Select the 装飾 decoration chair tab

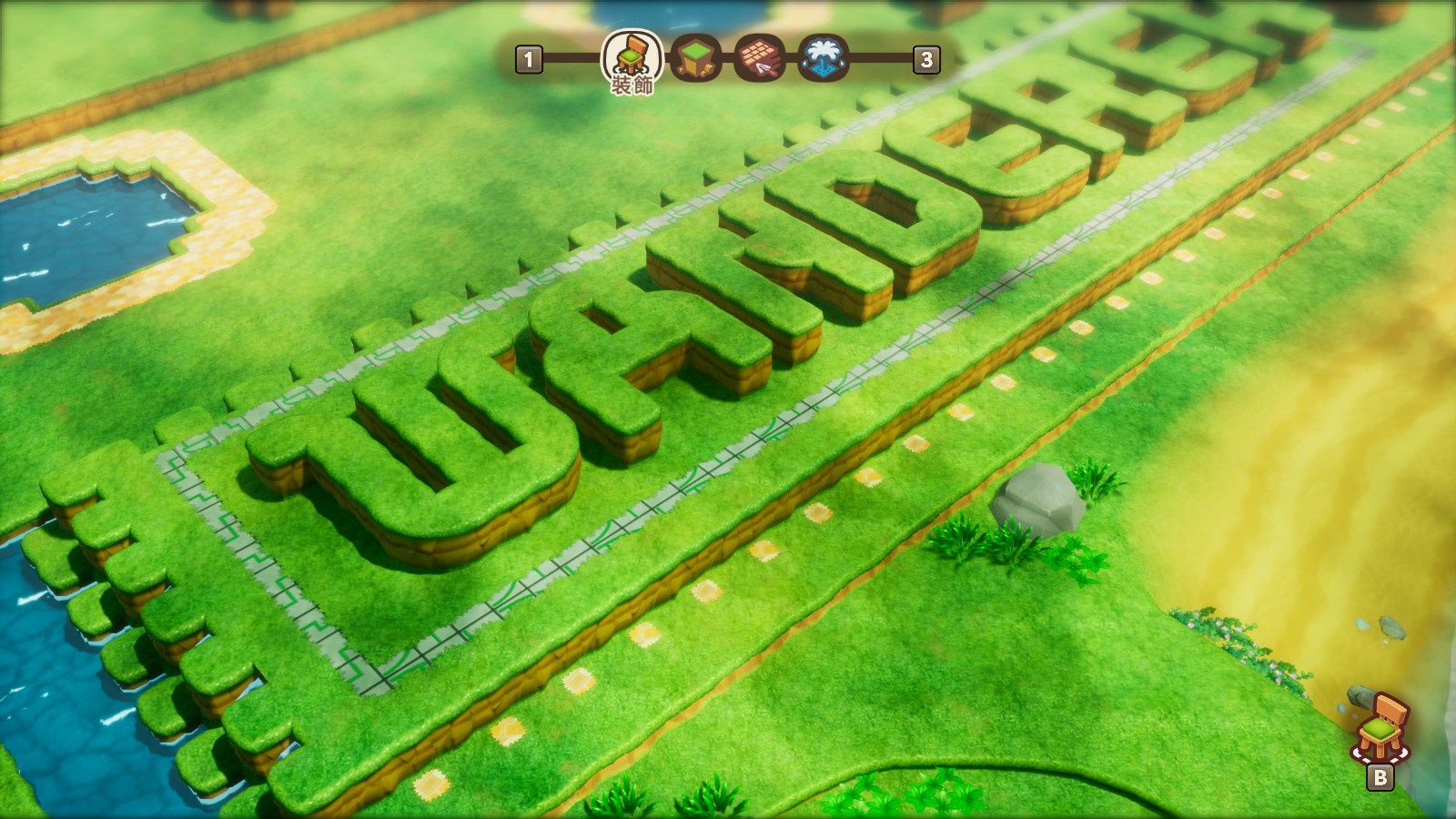click(x=631, y=57)
